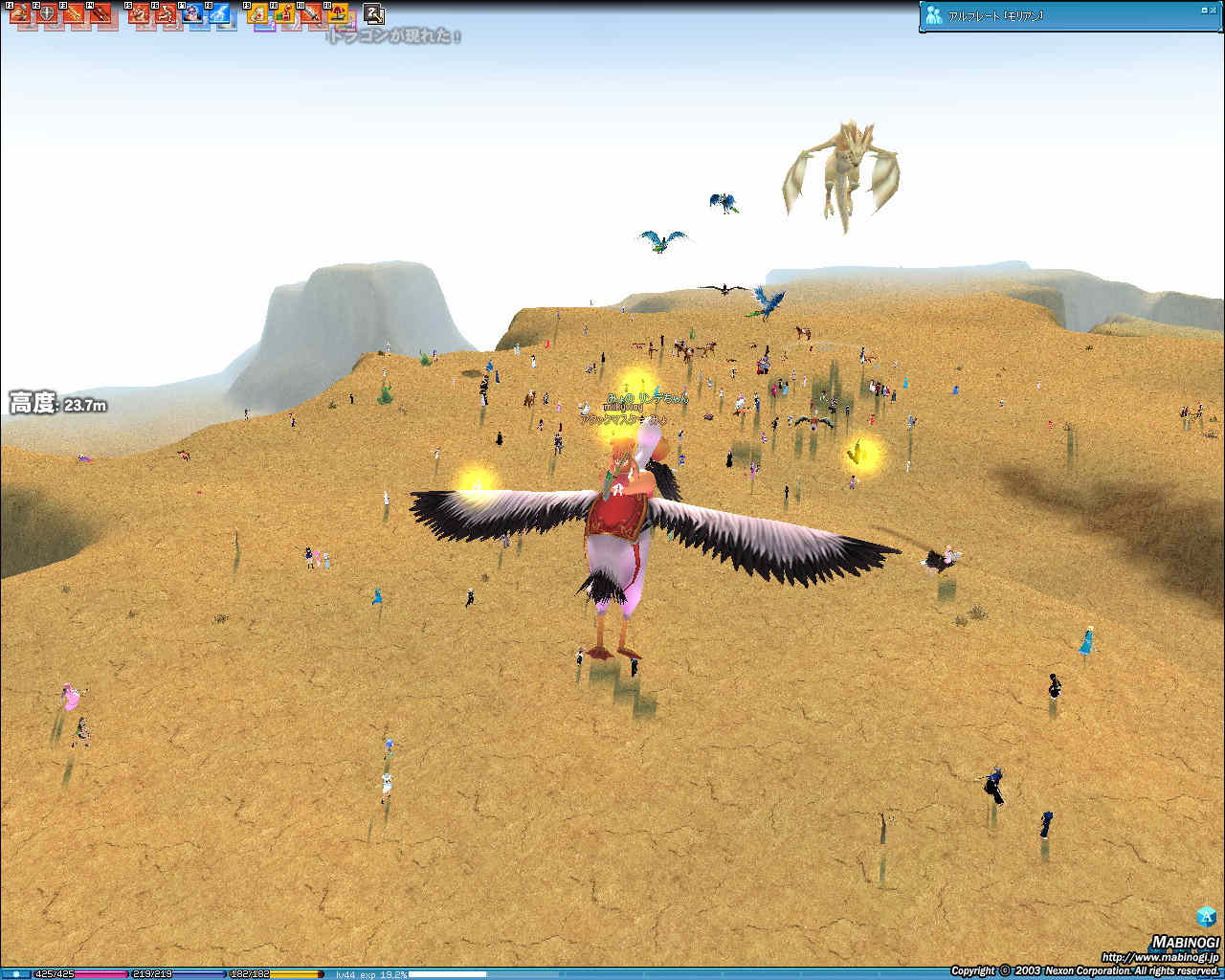Minimize the アルフレート [モリアン] window

tap(1203, 10)
